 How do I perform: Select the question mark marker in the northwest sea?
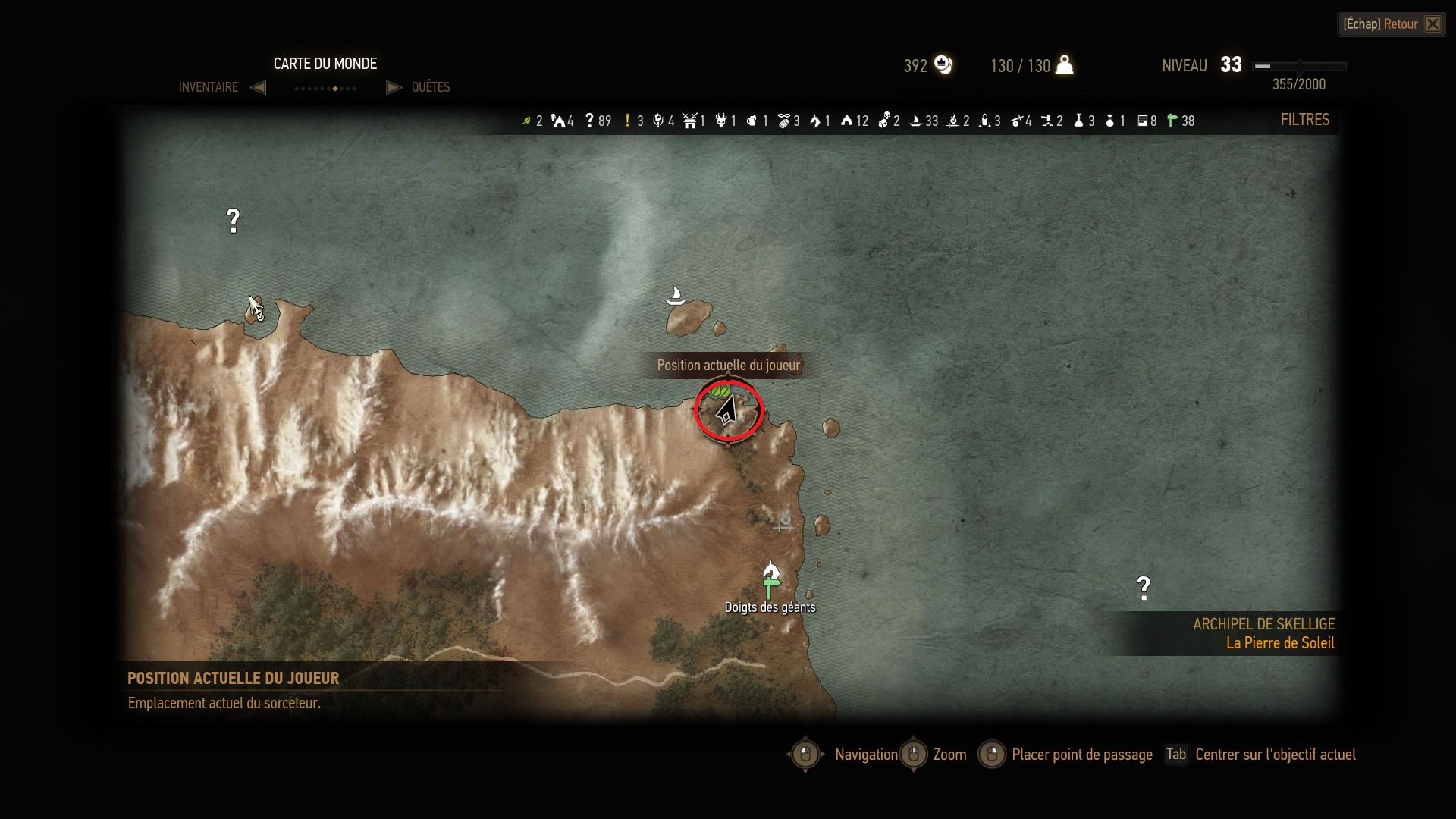point(233,221)
